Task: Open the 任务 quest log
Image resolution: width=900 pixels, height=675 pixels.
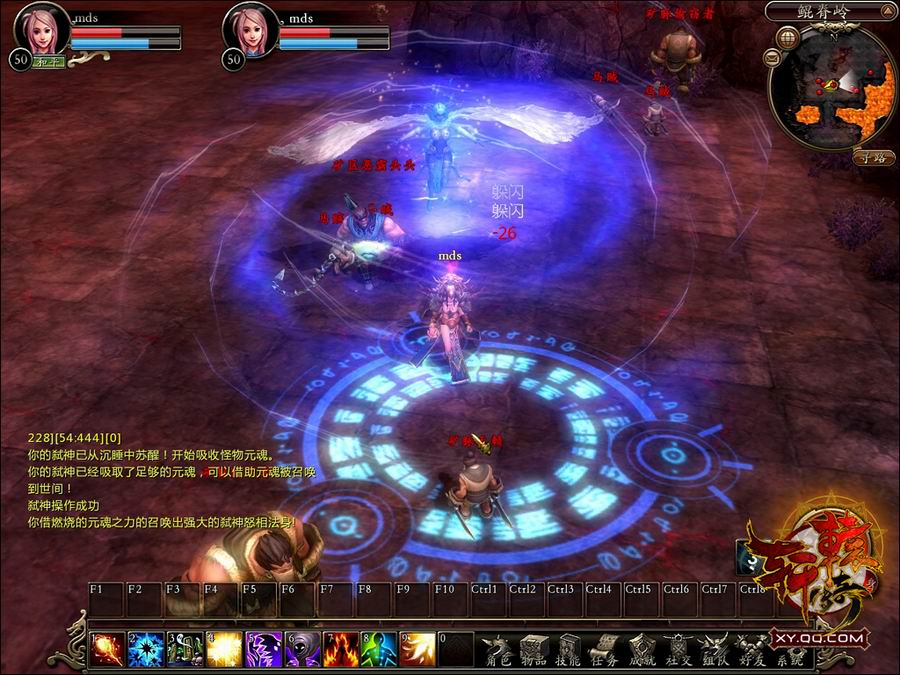Action: (x=605, y=649)
